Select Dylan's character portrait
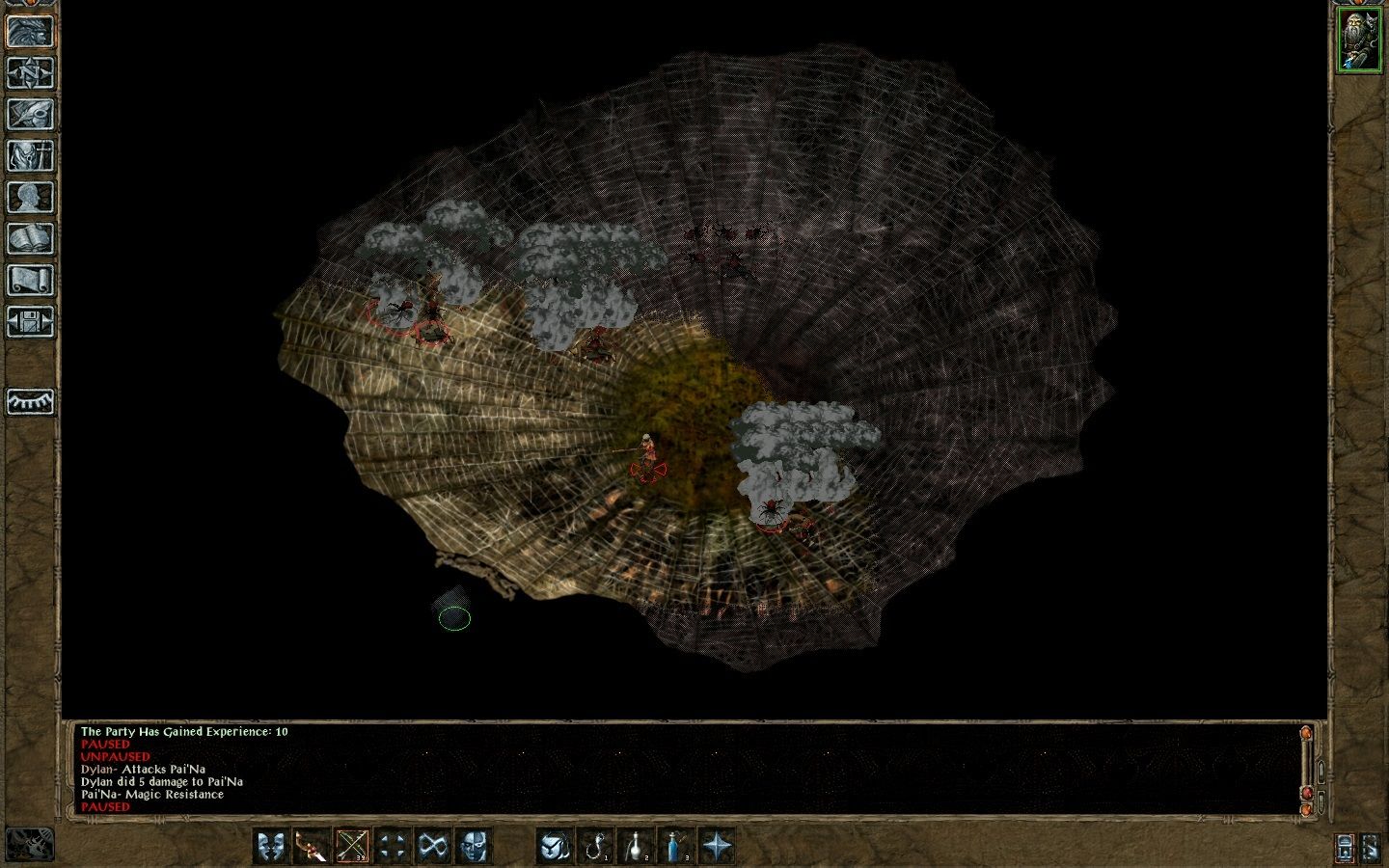The image size is (1389, 868). (x=1360, y=39)
